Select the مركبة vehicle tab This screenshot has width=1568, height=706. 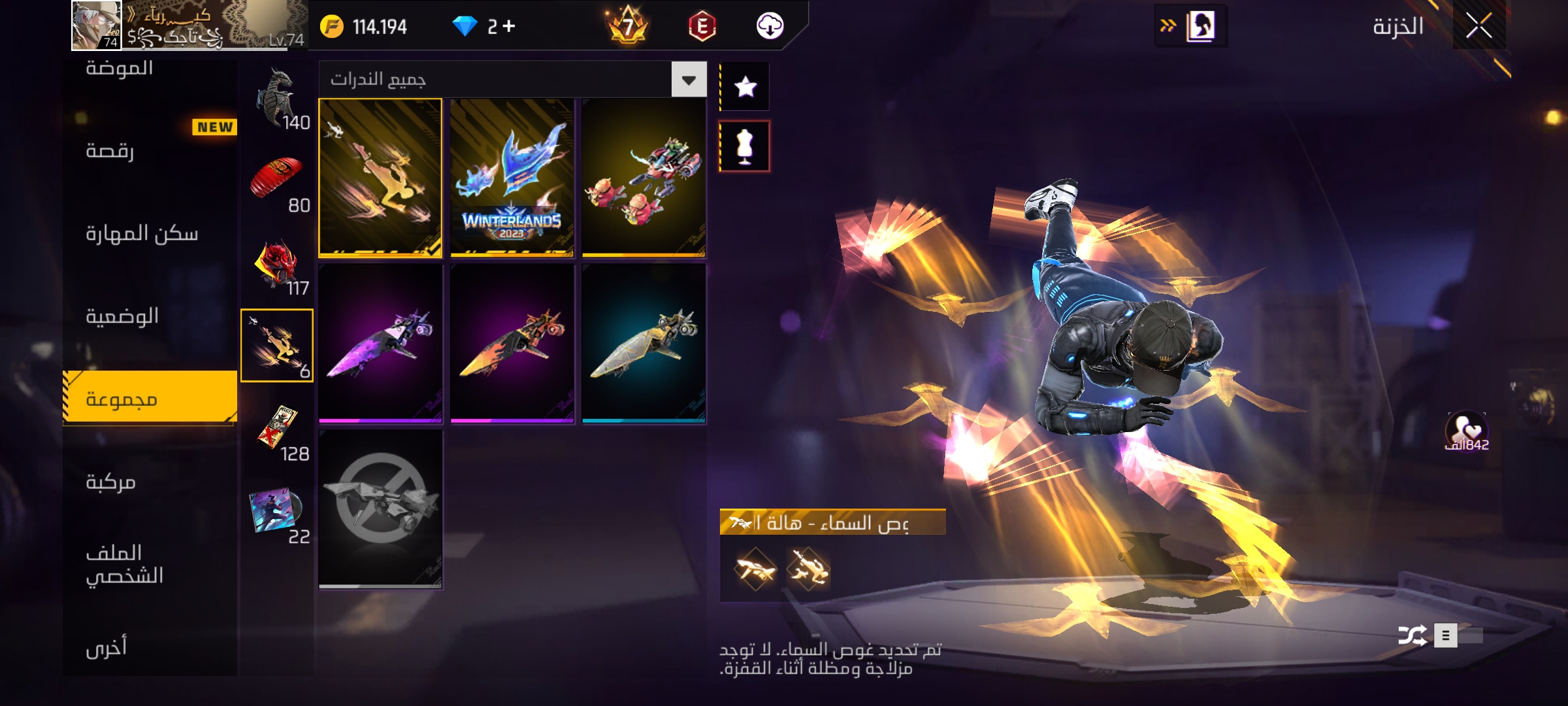(110, 482)
